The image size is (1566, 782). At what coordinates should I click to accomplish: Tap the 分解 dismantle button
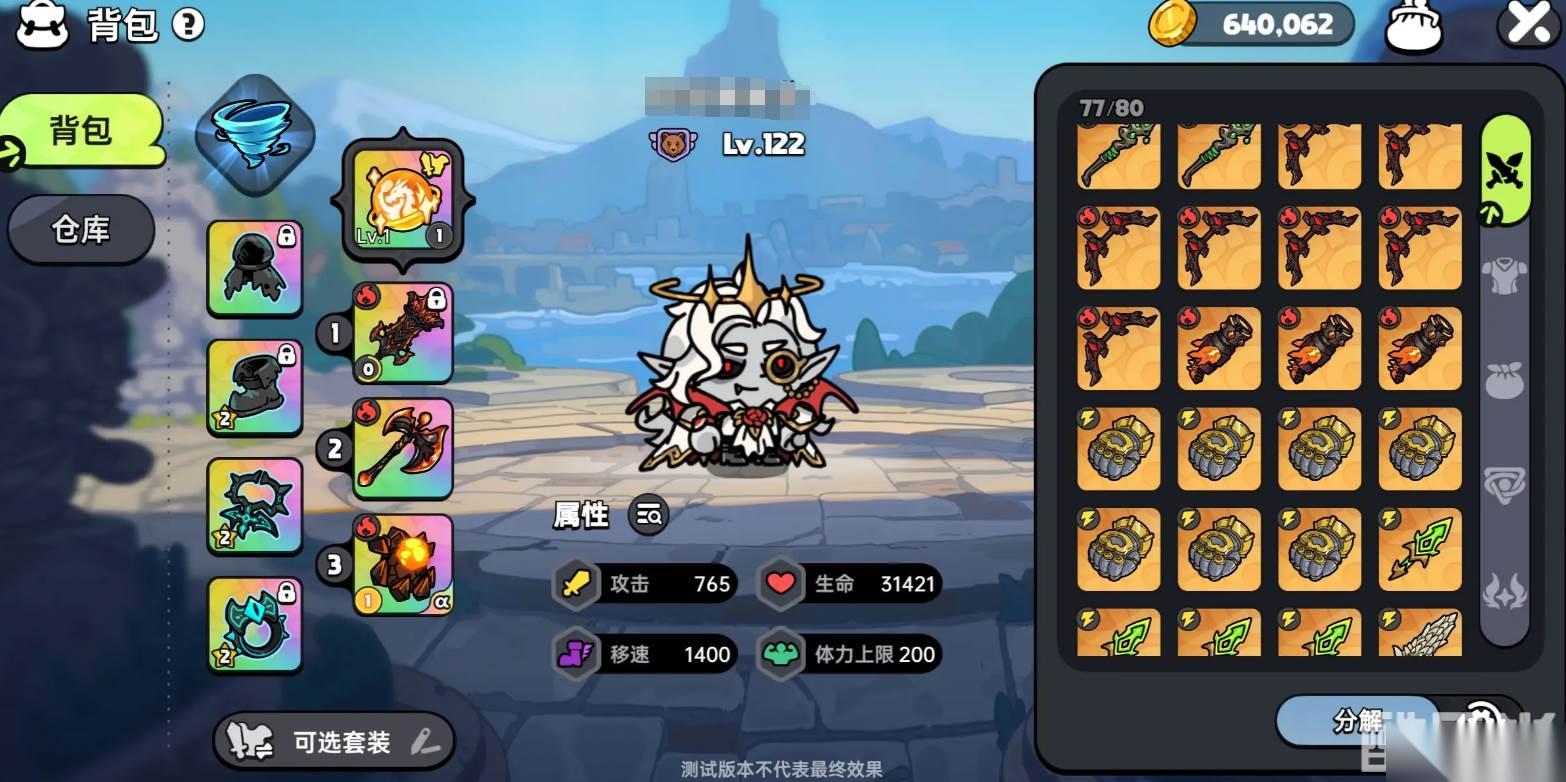coord(1357,719)
